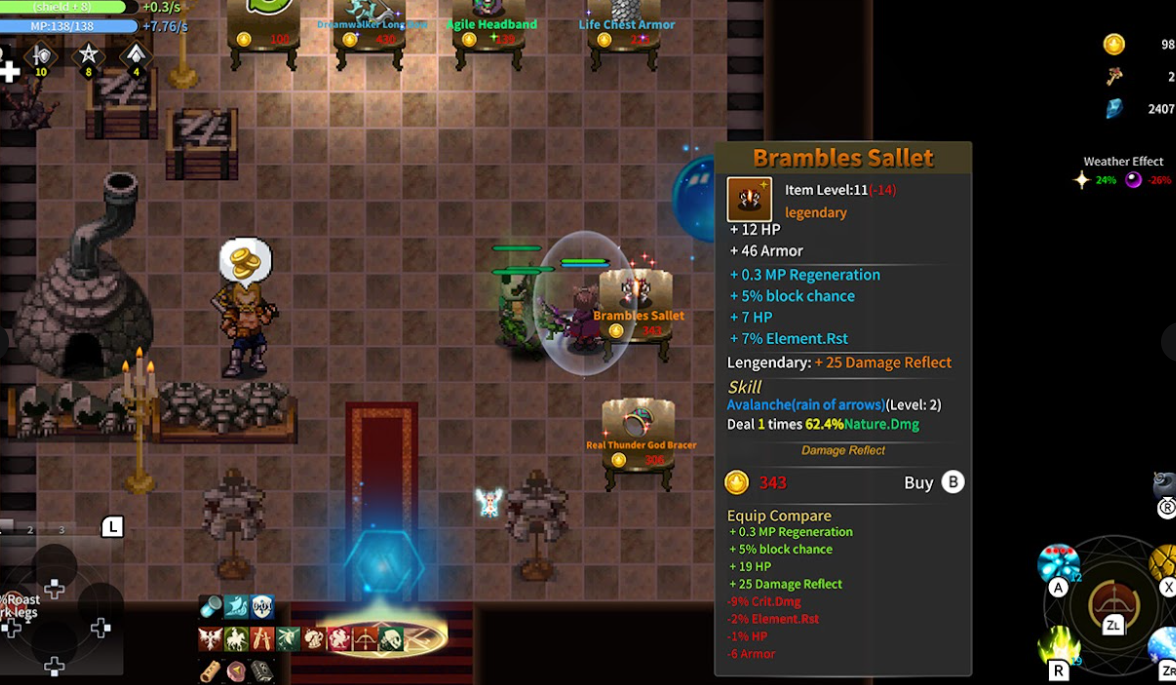Cast the cyan ice burst skill
The height and width of the screenshot is (685, 1176).
coord(1058,564)
